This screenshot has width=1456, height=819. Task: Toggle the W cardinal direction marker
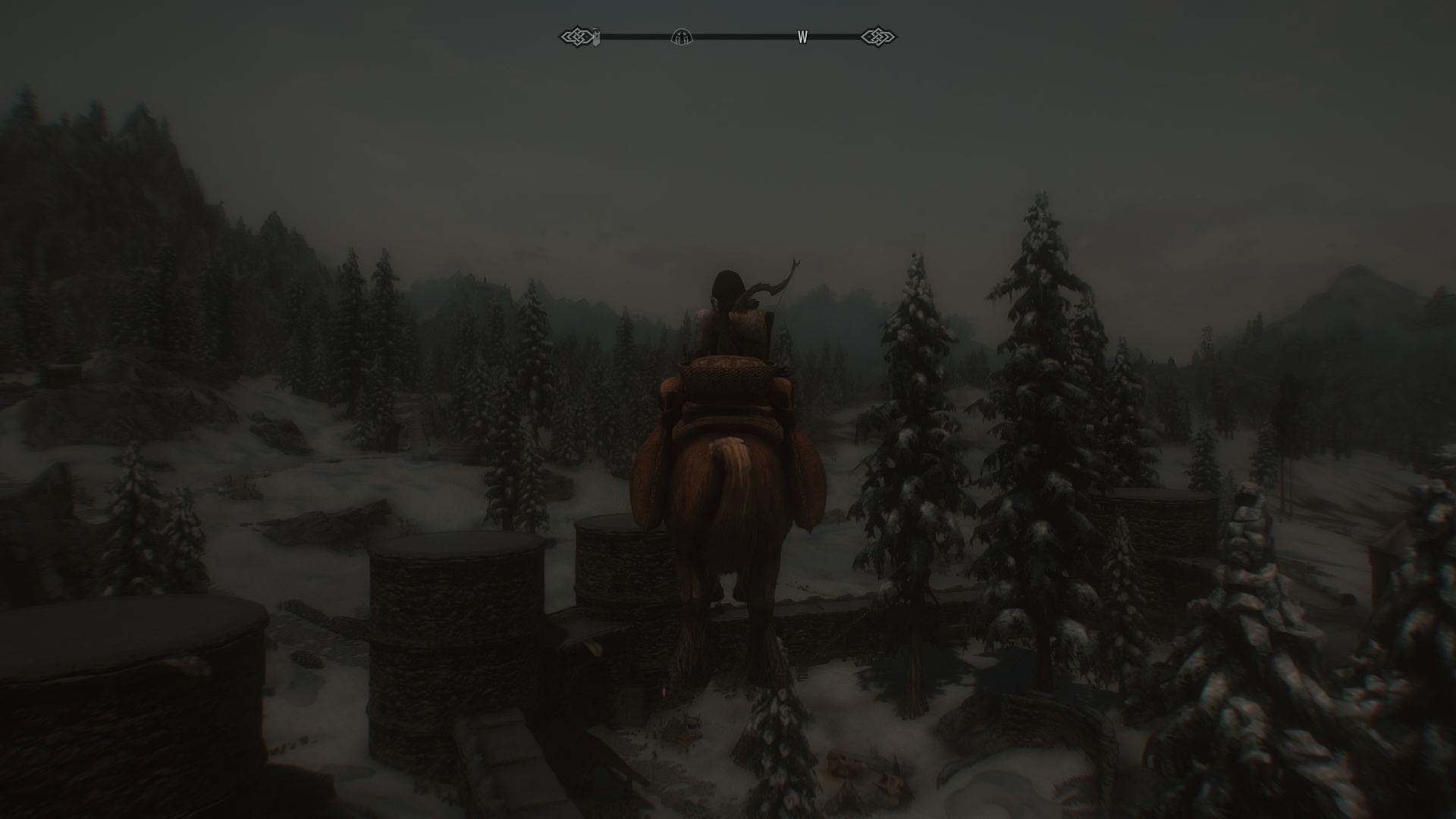tap(802, 36)
